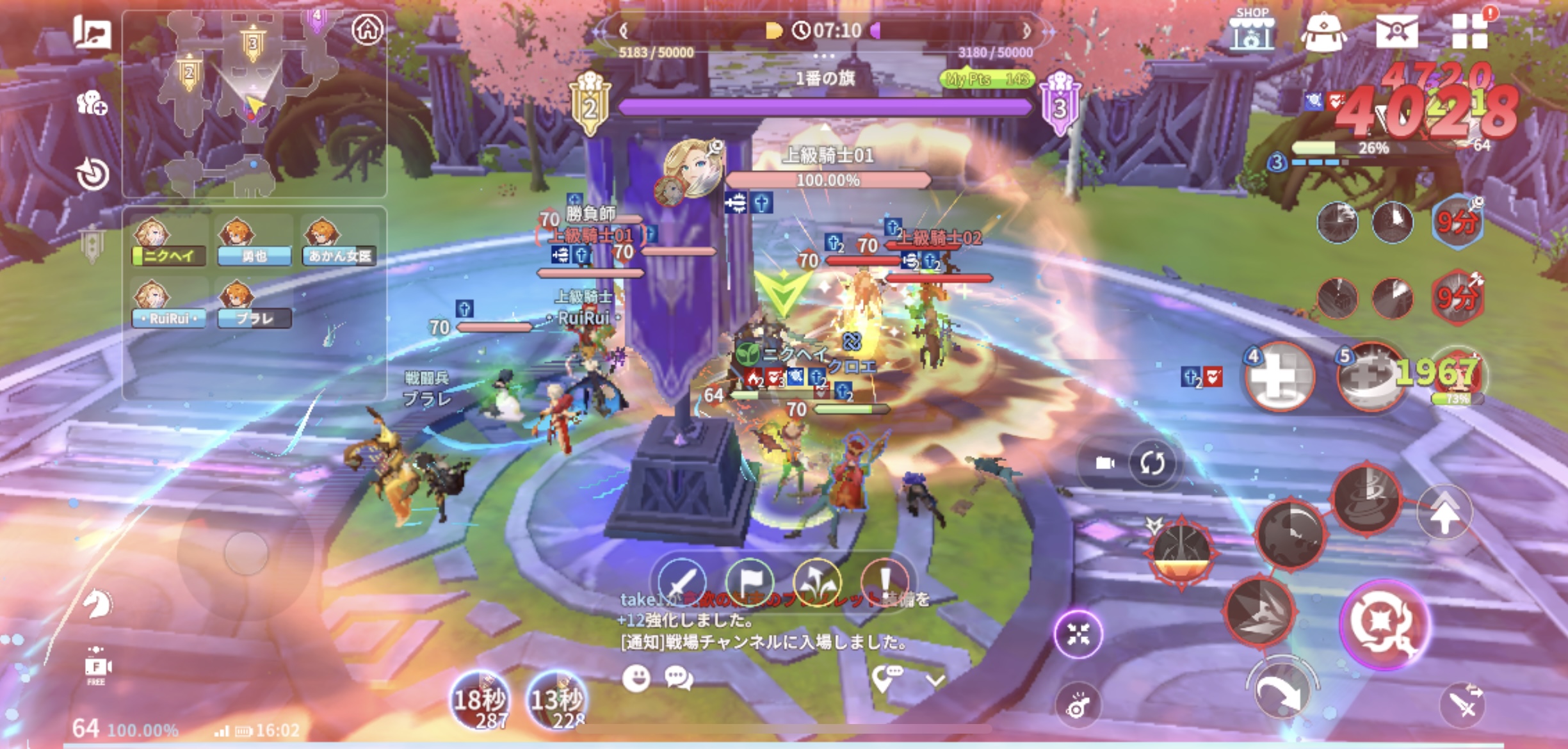Tap the home icon on the minimap
The height and width of the screenshot is (749, 1568).
[x=368, y=29]
